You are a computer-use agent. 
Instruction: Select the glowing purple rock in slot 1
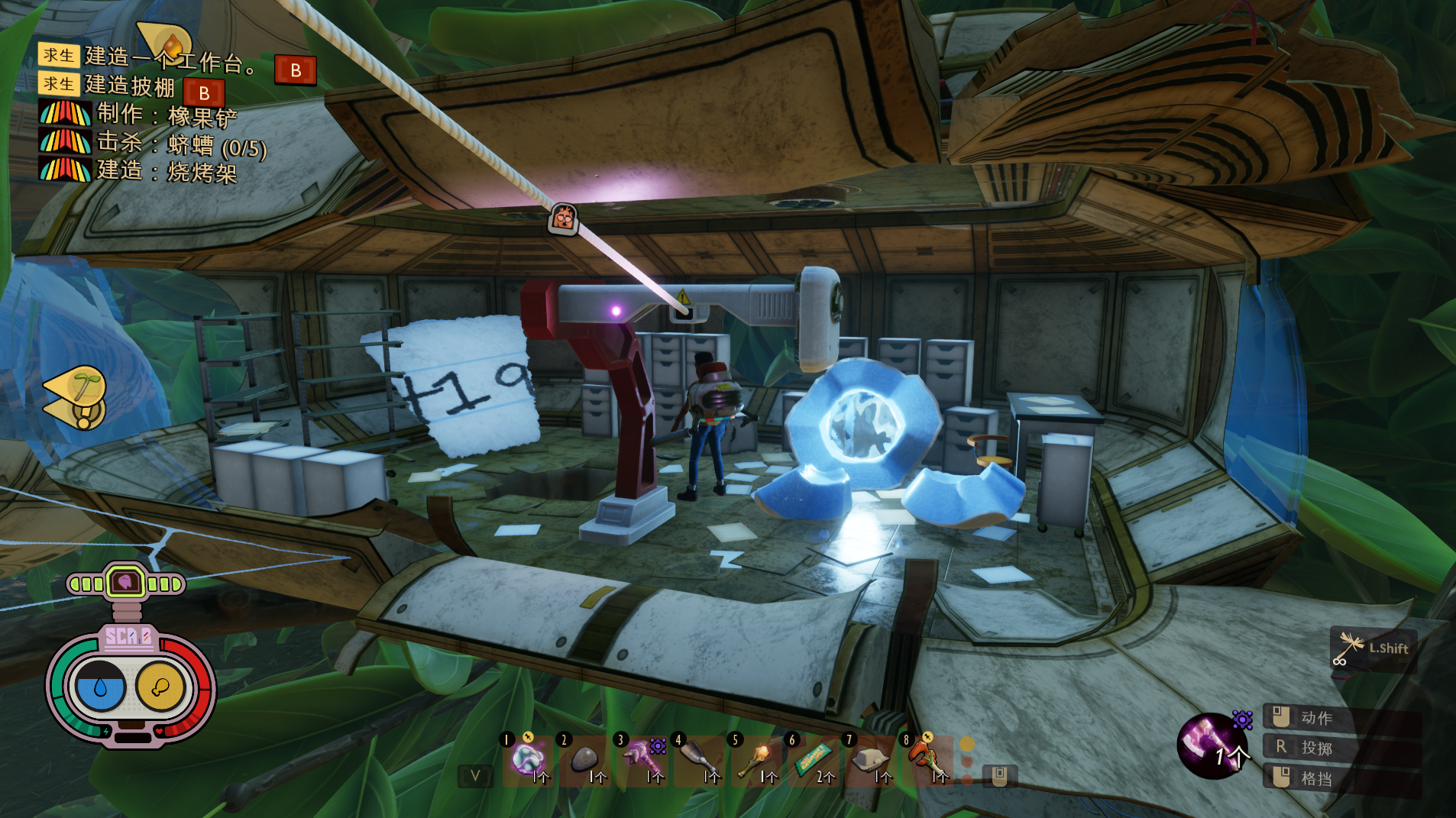pos(527,759)
